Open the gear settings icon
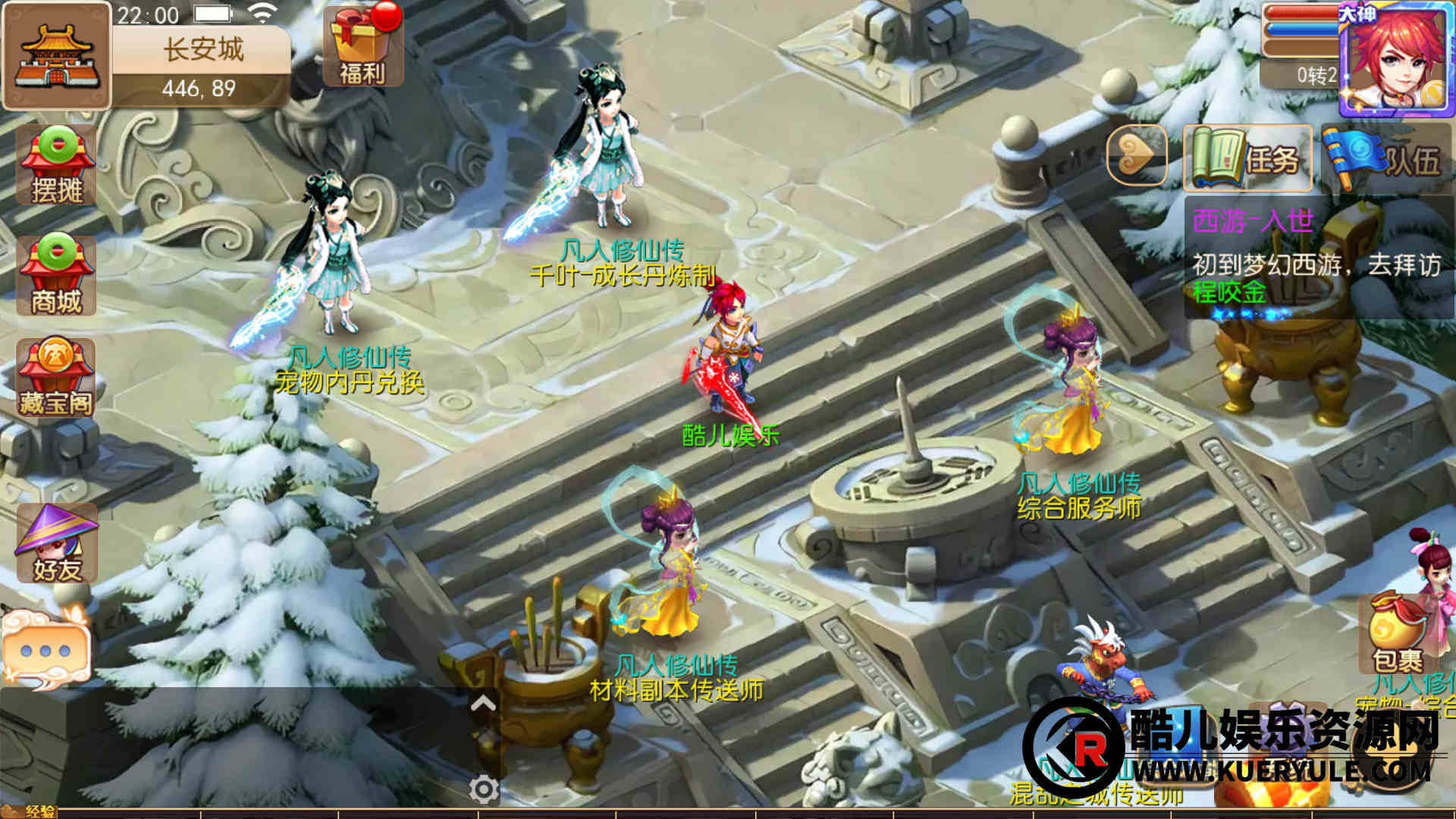Viewport: 1456px width, 819px height. coord(484,789)
